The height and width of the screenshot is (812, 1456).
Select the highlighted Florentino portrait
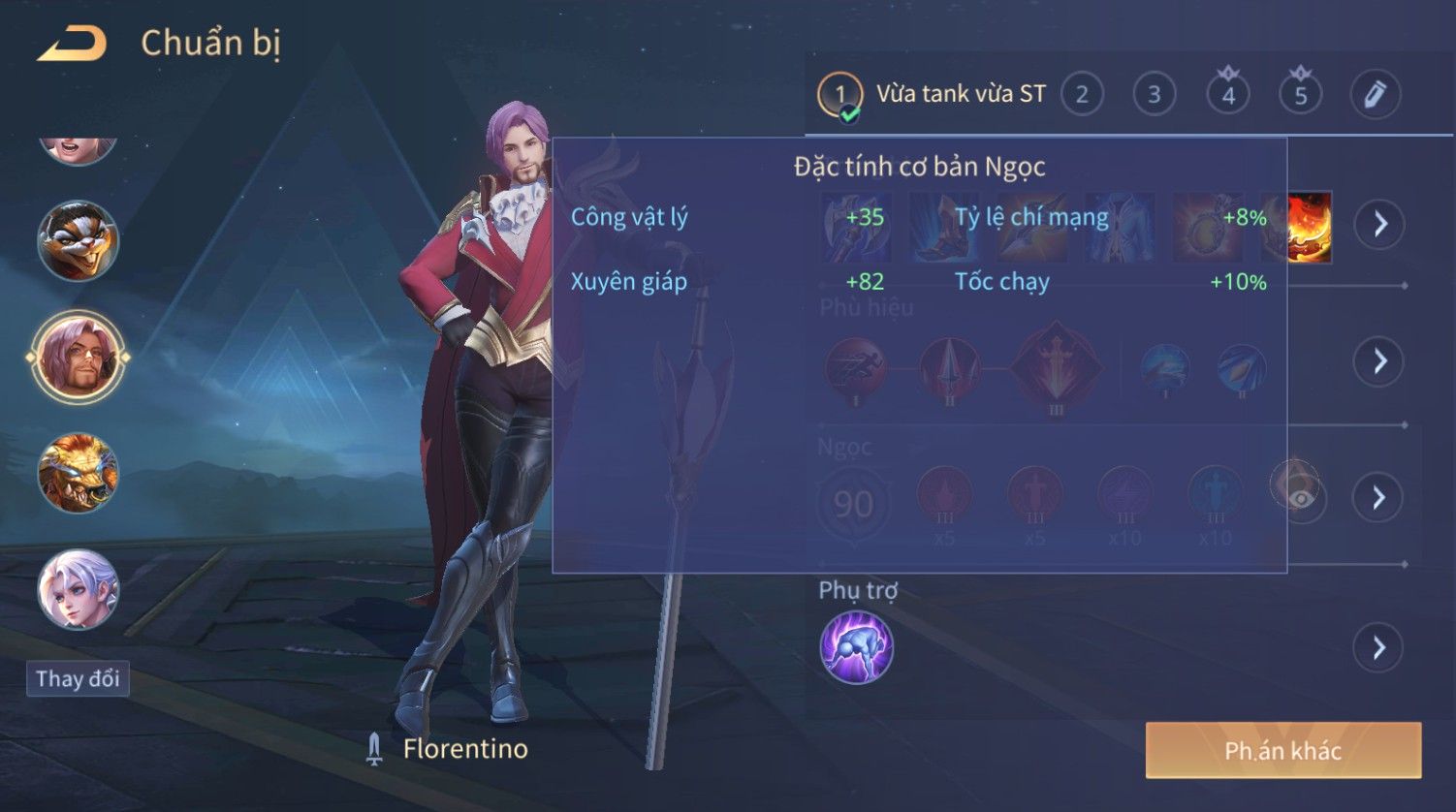coord(78,358)
